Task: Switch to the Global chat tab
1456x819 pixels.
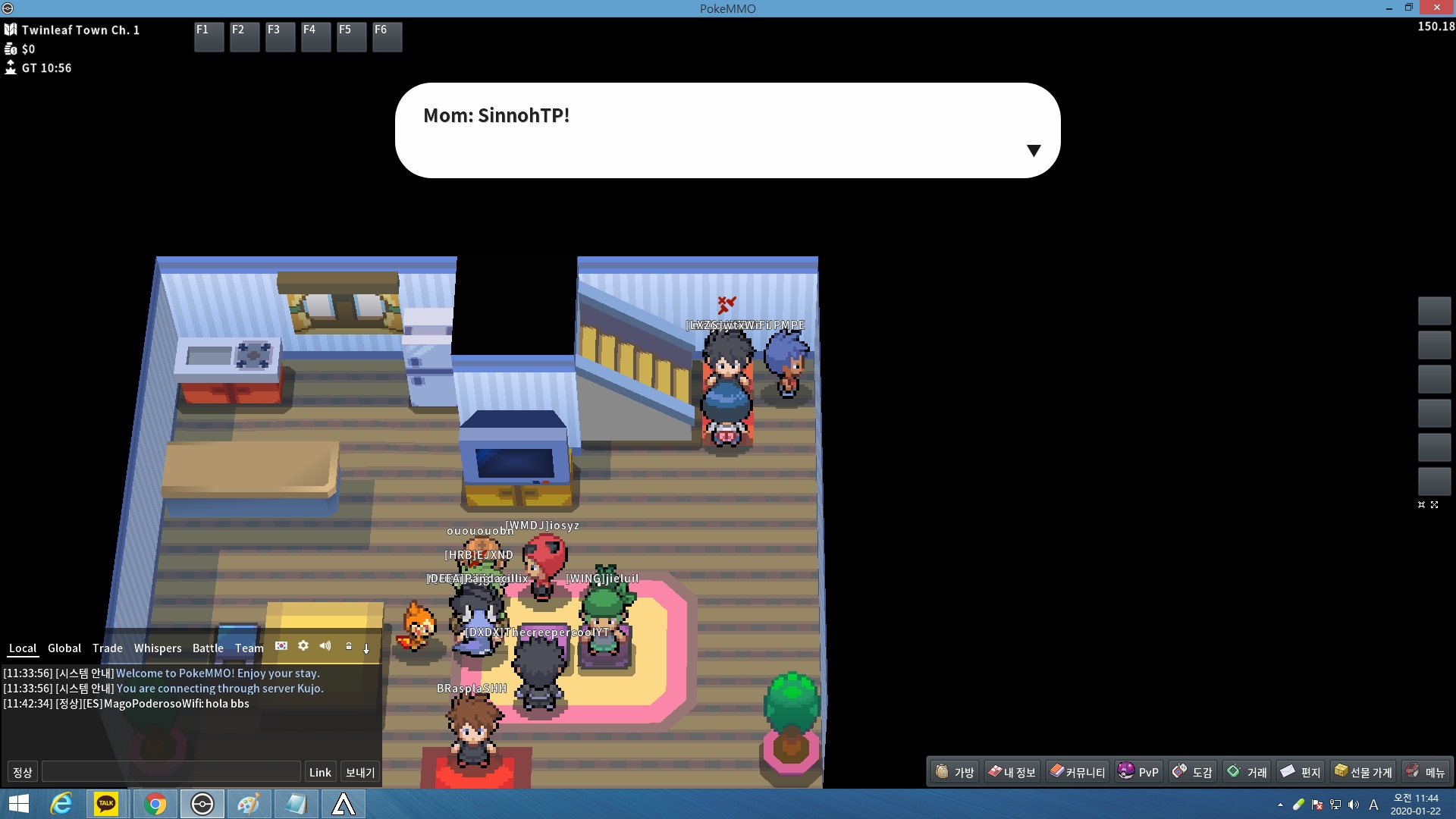Action: (x=64, y=648)
